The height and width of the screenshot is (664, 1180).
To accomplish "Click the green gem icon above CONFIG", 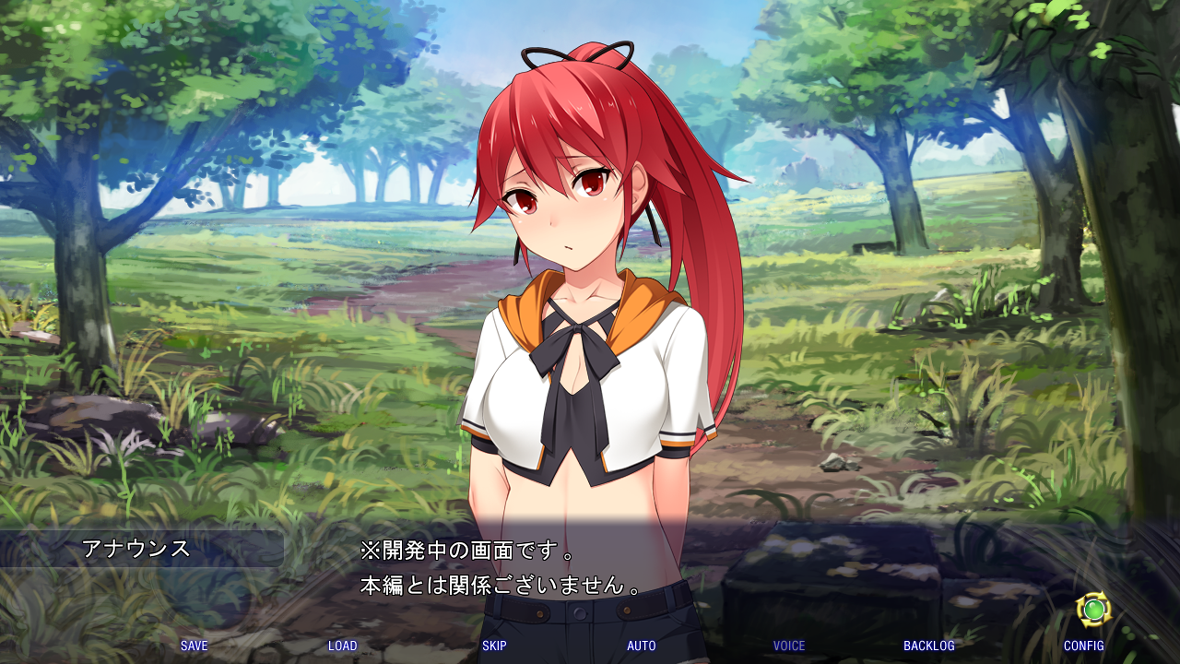I will (x=1092, y=608).
